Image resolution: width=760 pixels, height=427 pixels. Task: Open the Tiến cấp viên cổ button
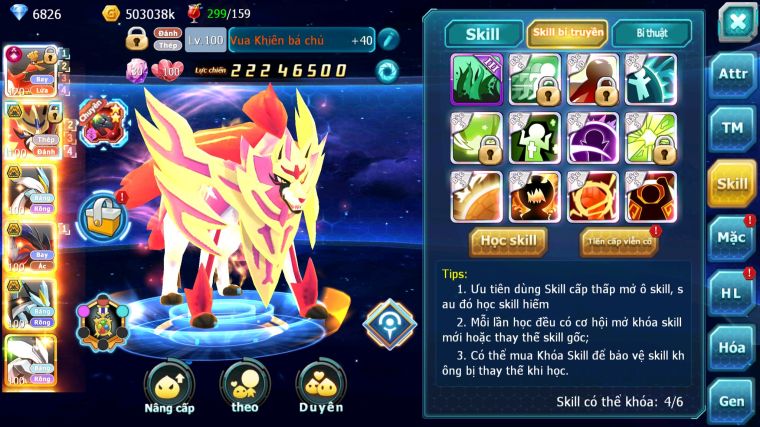(618, 241)
